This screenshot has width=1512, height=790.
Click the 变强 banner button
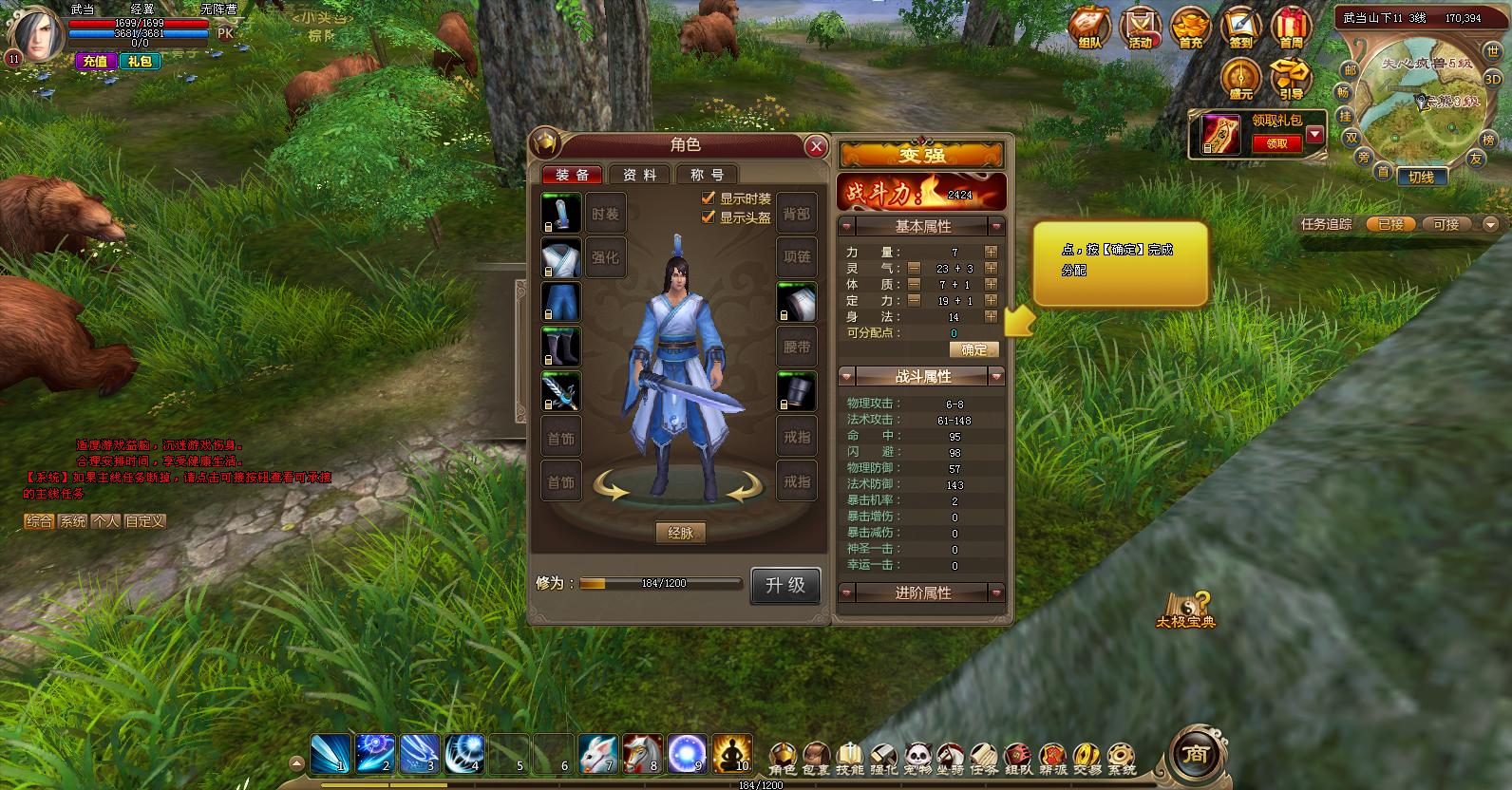(921, 155)
